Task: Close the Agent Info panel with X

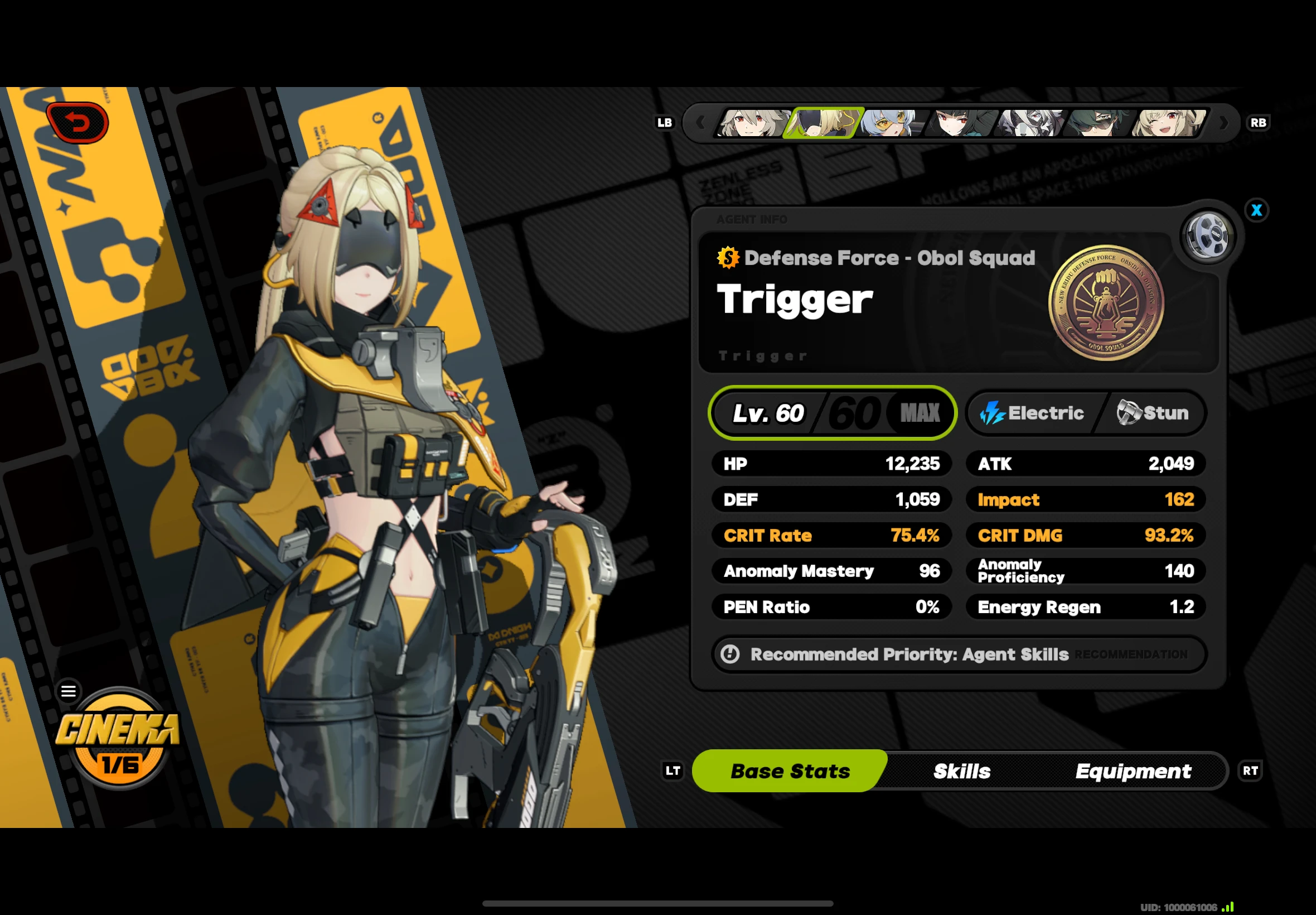Action: 1256,210
